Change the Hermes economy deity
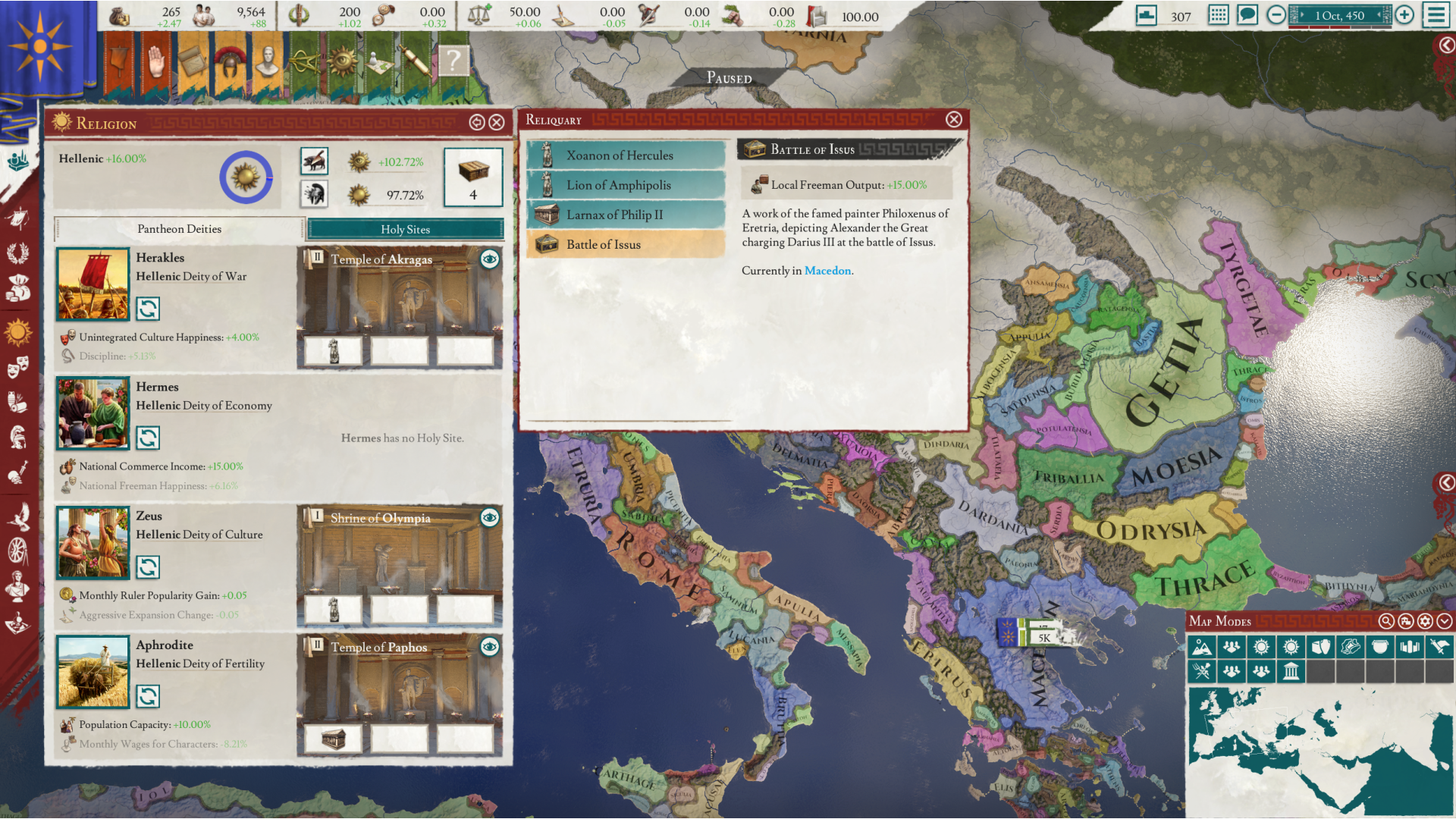Screen dimensions: 1456x819 148,438
